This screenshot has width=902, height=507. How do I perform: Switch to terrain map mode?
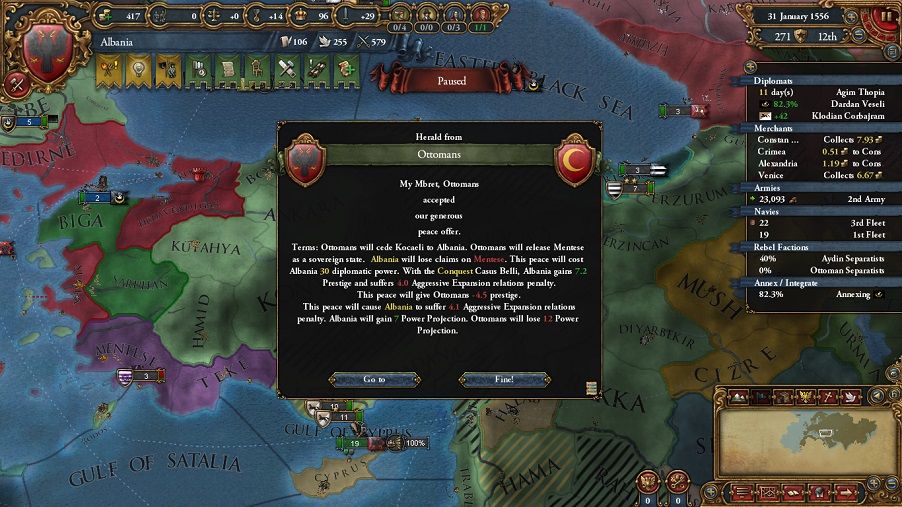738,397
